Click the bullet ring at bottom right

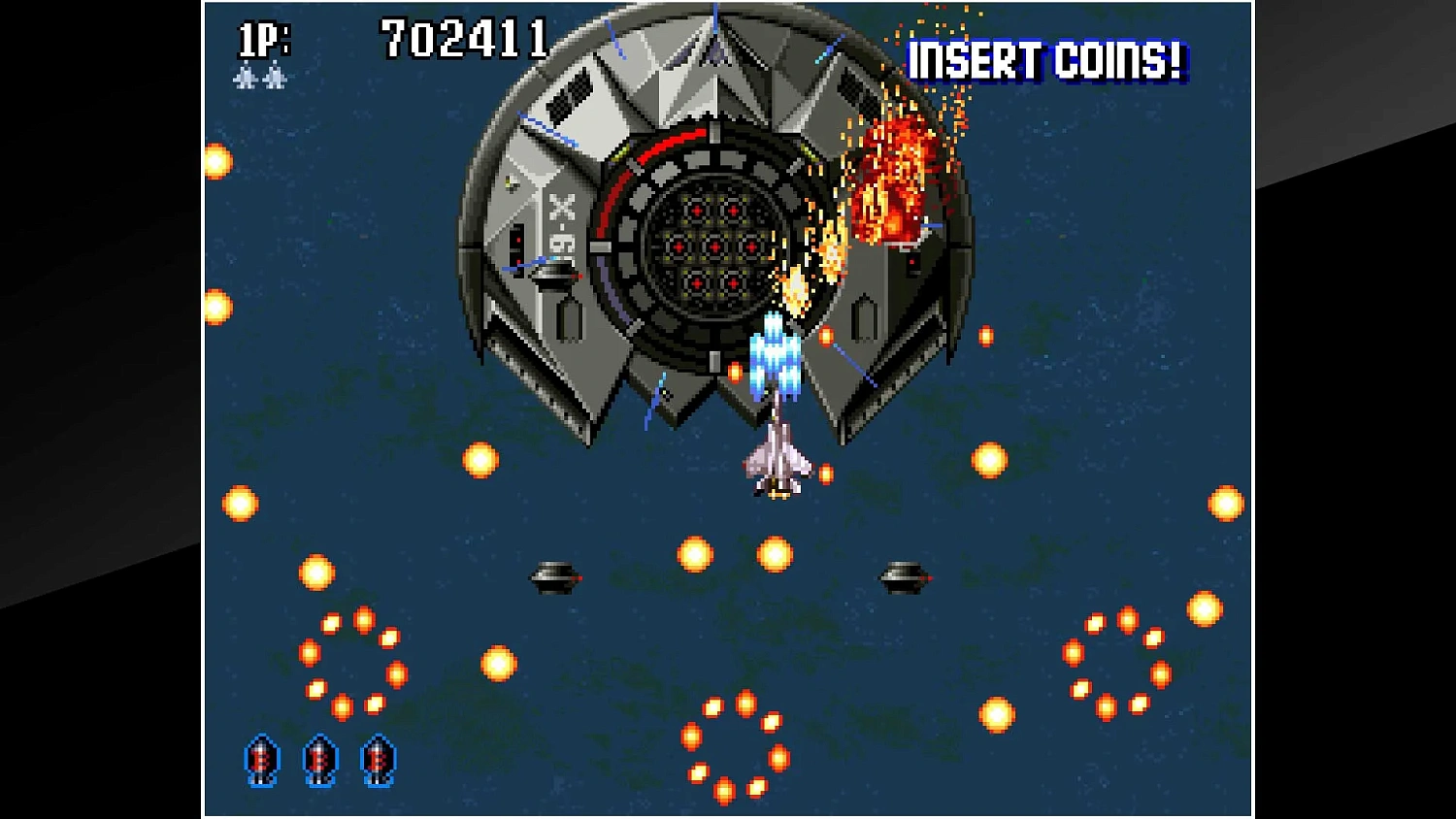(1116, 660)
